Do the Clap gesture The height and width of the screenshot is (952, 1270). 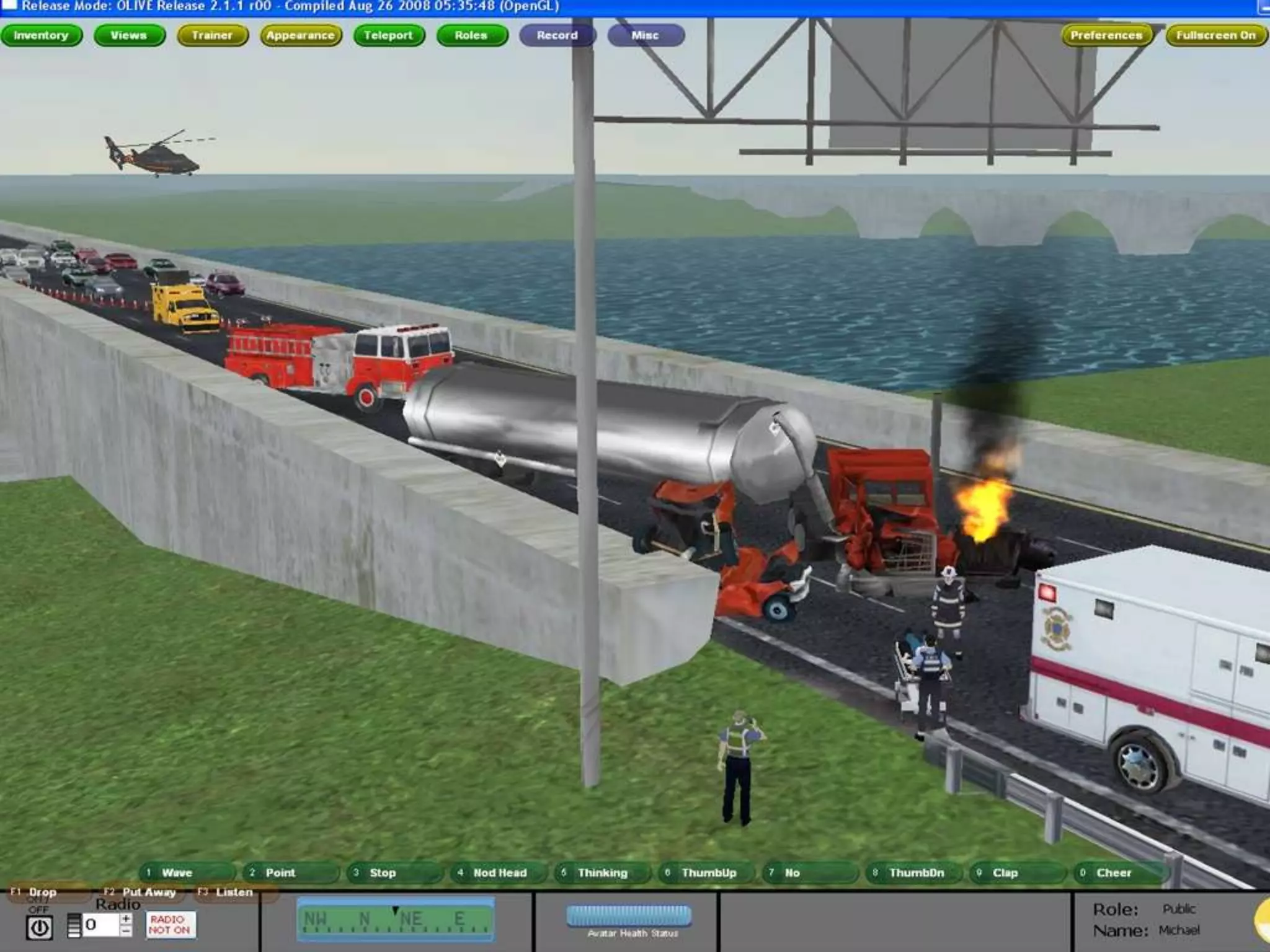(x=1017, y=873)
